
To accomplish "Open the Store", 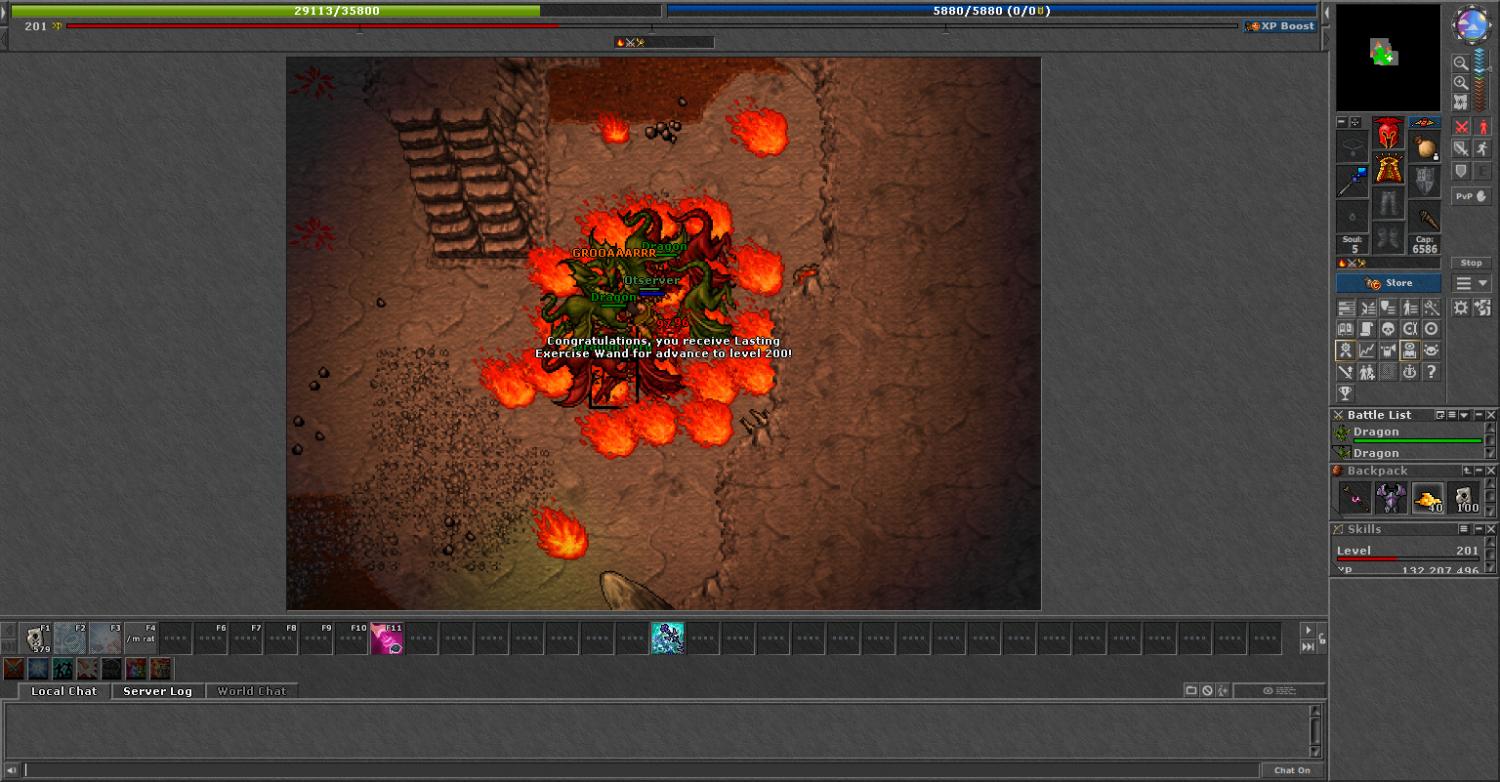I will tap(1388, 283).
